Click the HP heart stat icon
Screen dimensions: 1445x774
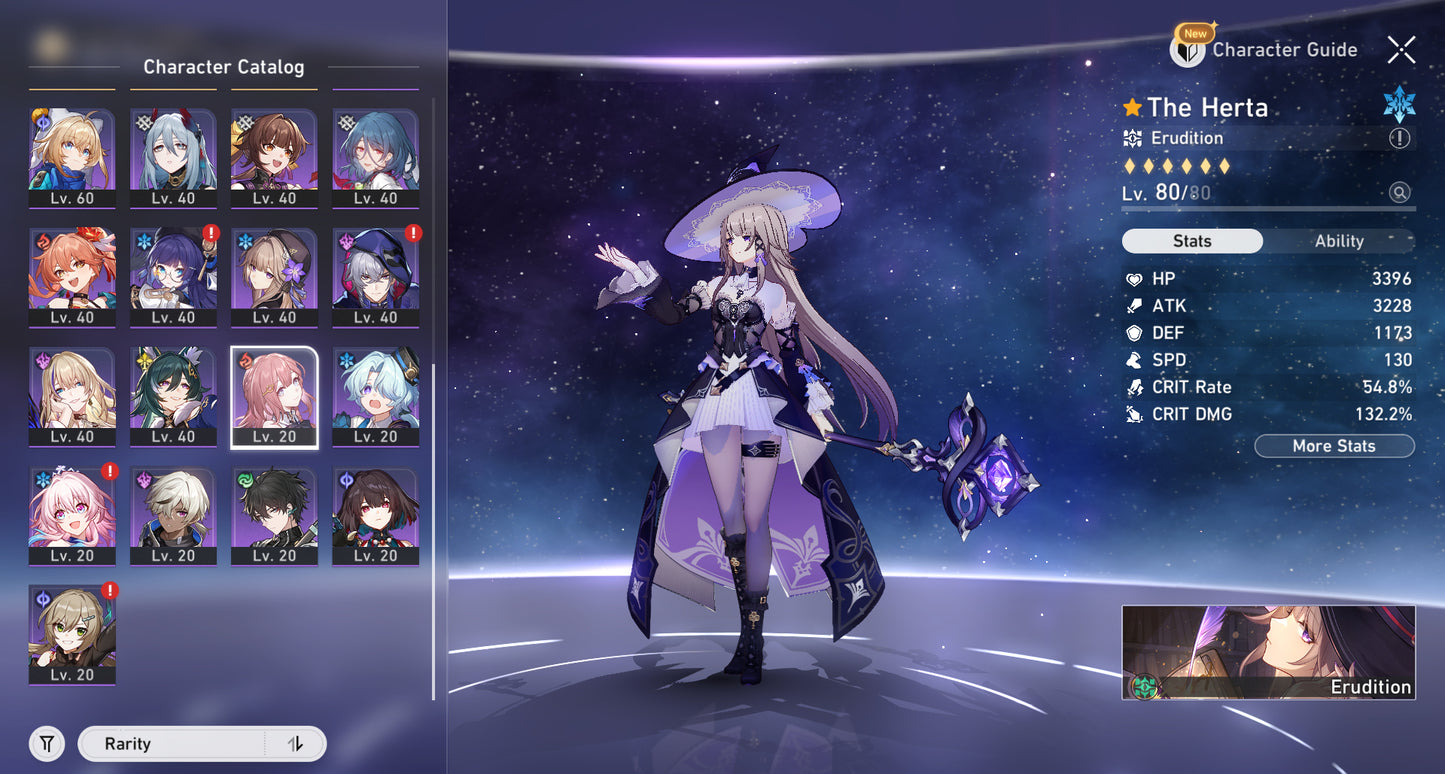click(x=1133, y=279)
